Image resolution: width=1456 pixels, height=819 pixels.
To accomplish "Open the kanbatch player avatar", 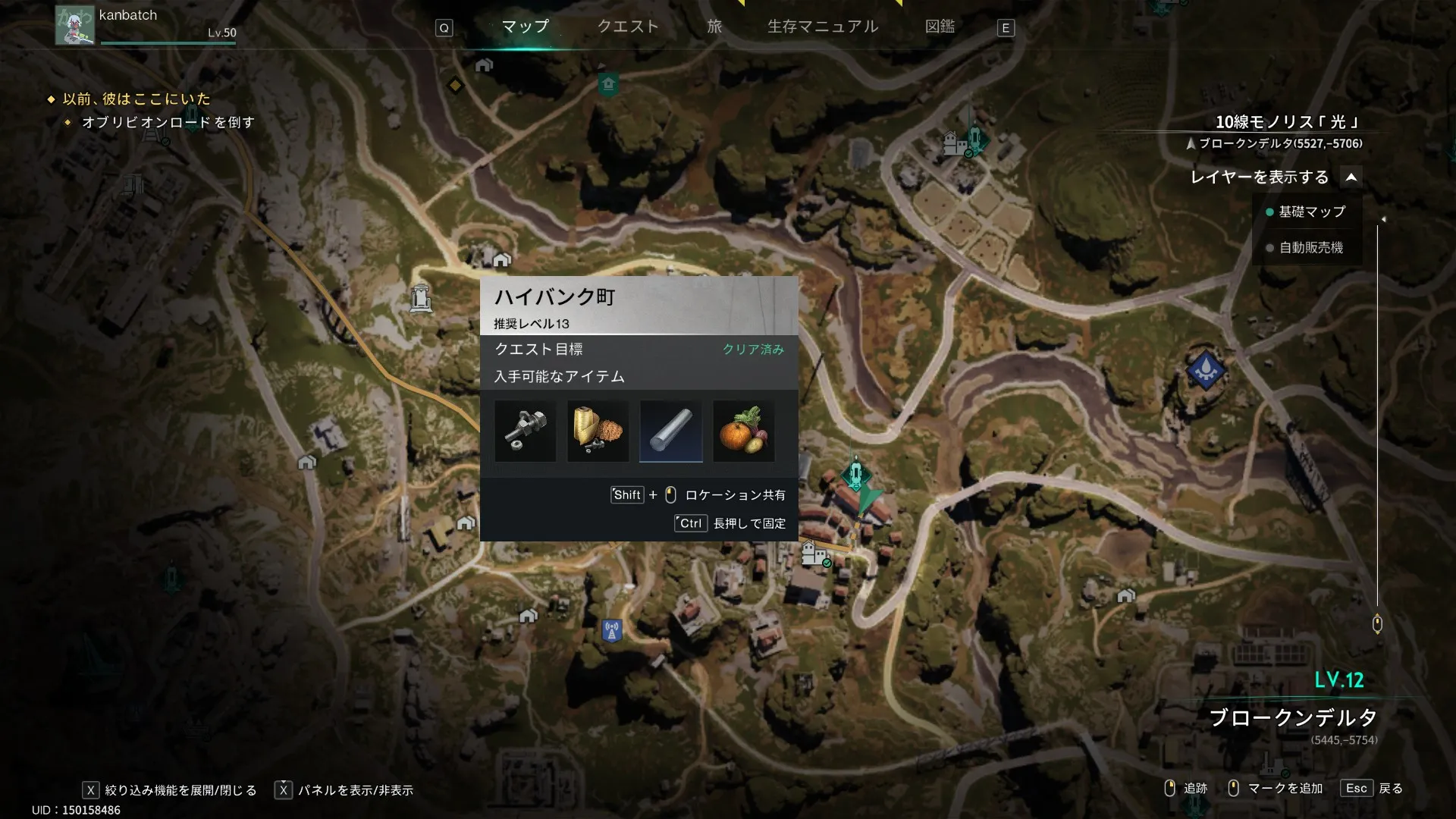I will click(74, 24).
